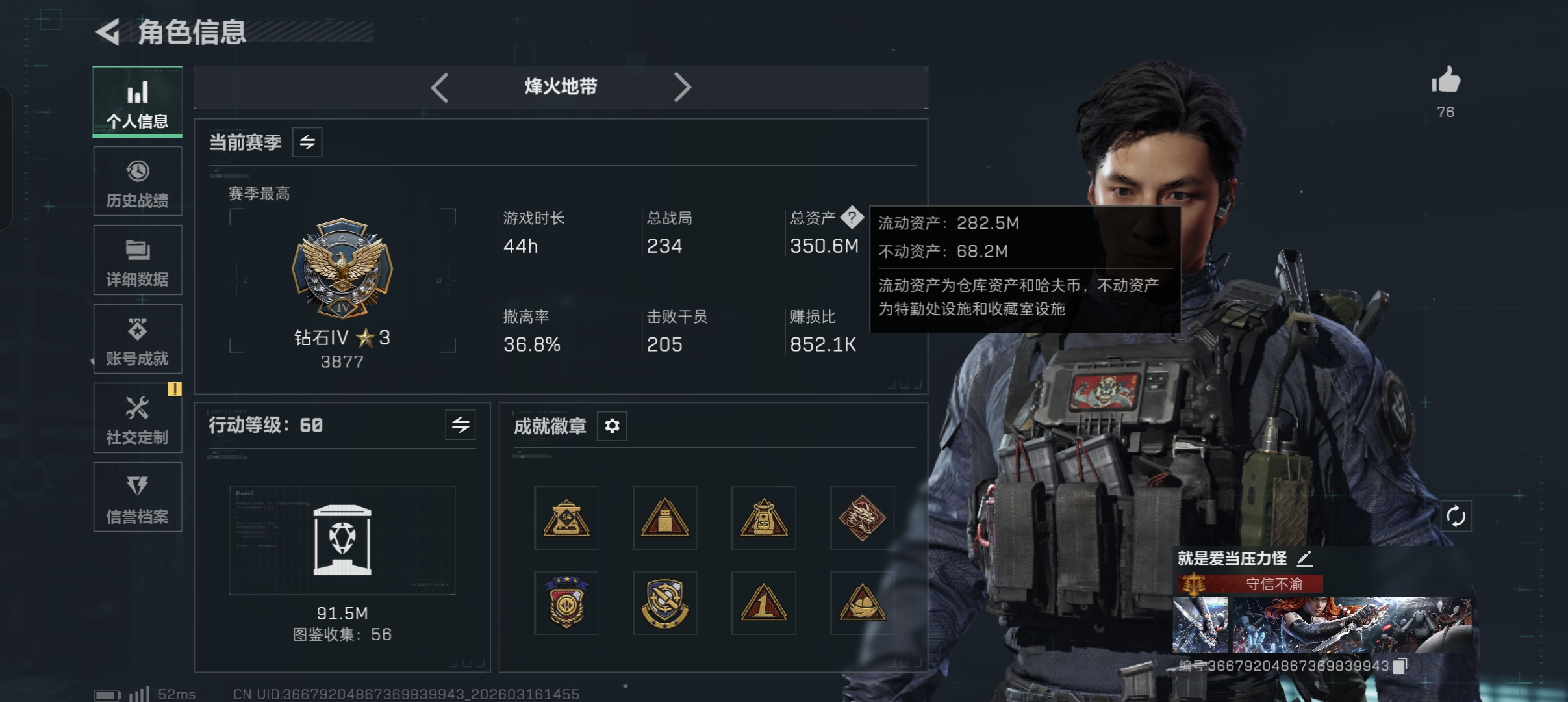
Task: View 账号成就 via its sidebar icon
Action: pyautogui.click(x=137, y=329)
